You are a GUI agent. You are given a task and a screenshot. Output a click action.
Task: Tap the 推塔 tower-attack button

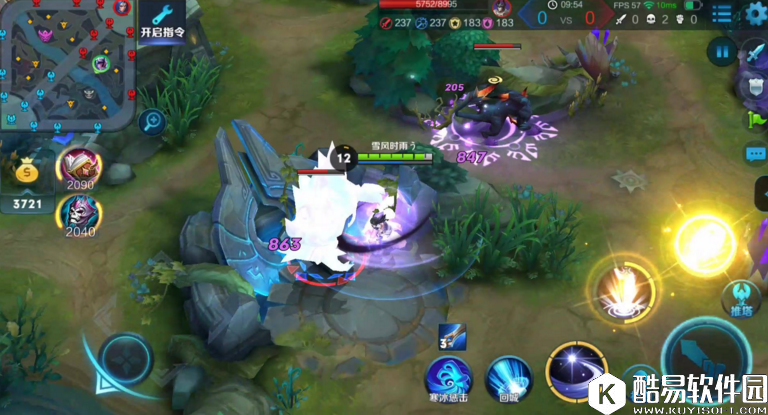click(x=742, y=298)
